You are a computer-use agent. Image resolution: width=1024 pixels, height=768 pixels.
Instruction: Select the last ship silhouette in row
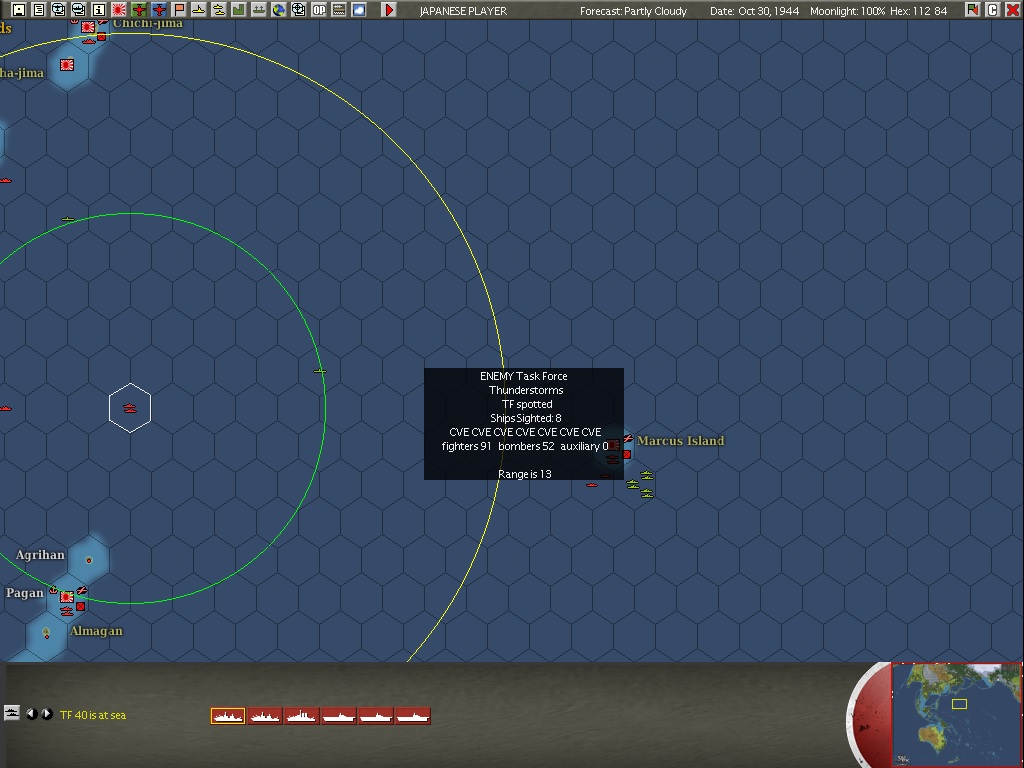(413, 715)
